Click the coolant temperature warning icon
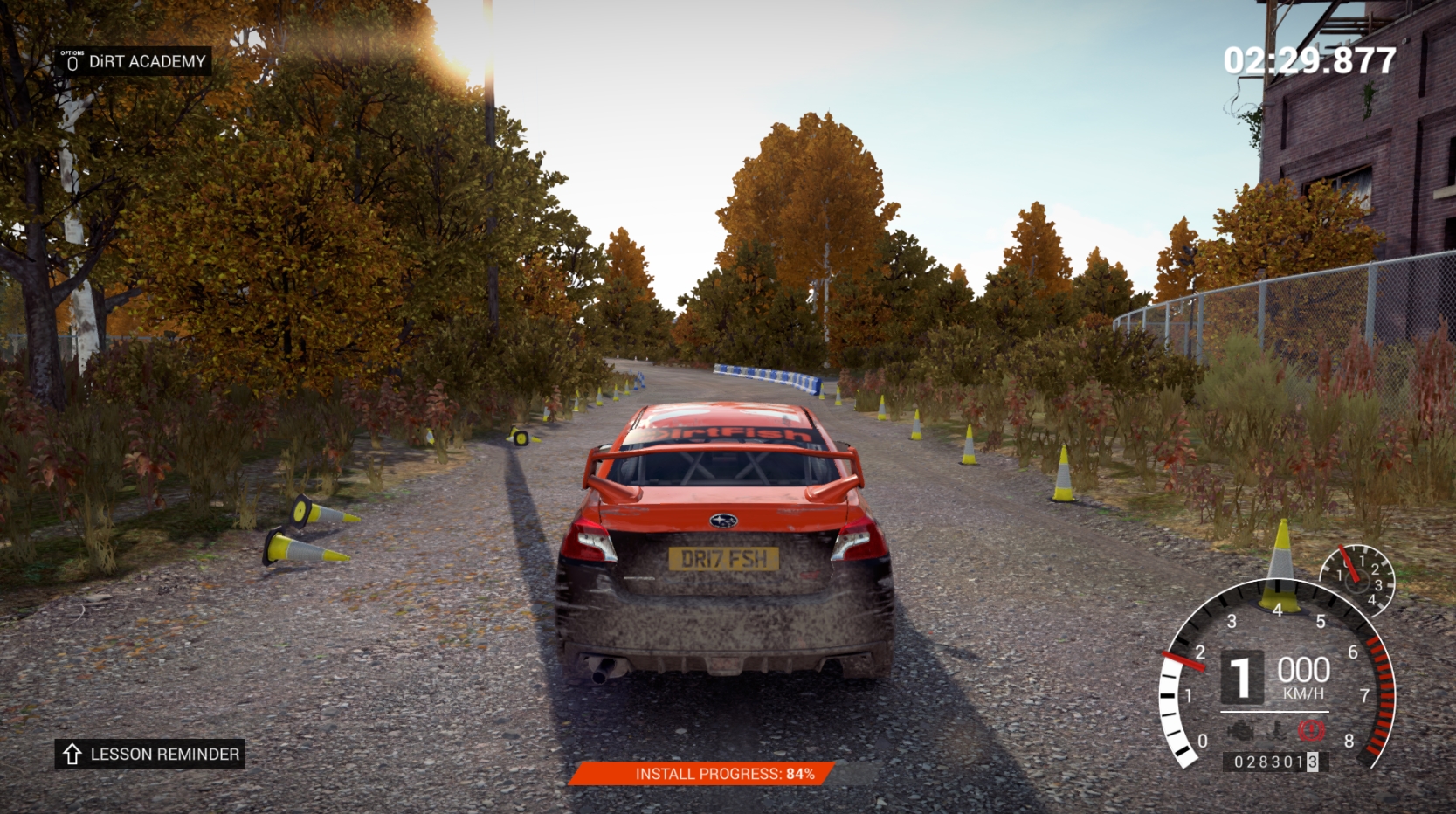Viewport: 1456px width, 814px height. pos(1276,728)
